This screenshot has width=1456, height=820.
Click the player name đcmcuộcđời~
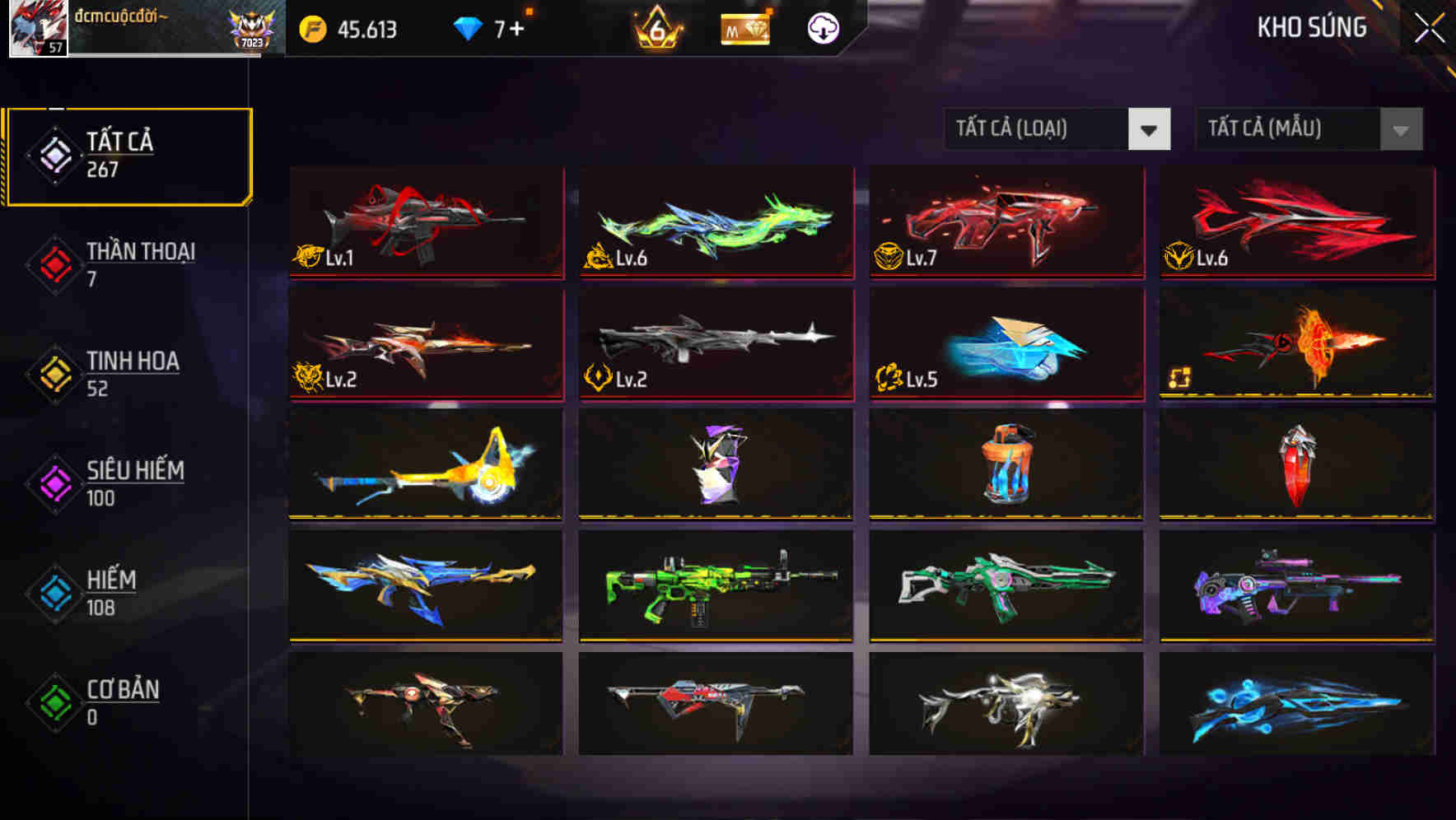point(128,19)
